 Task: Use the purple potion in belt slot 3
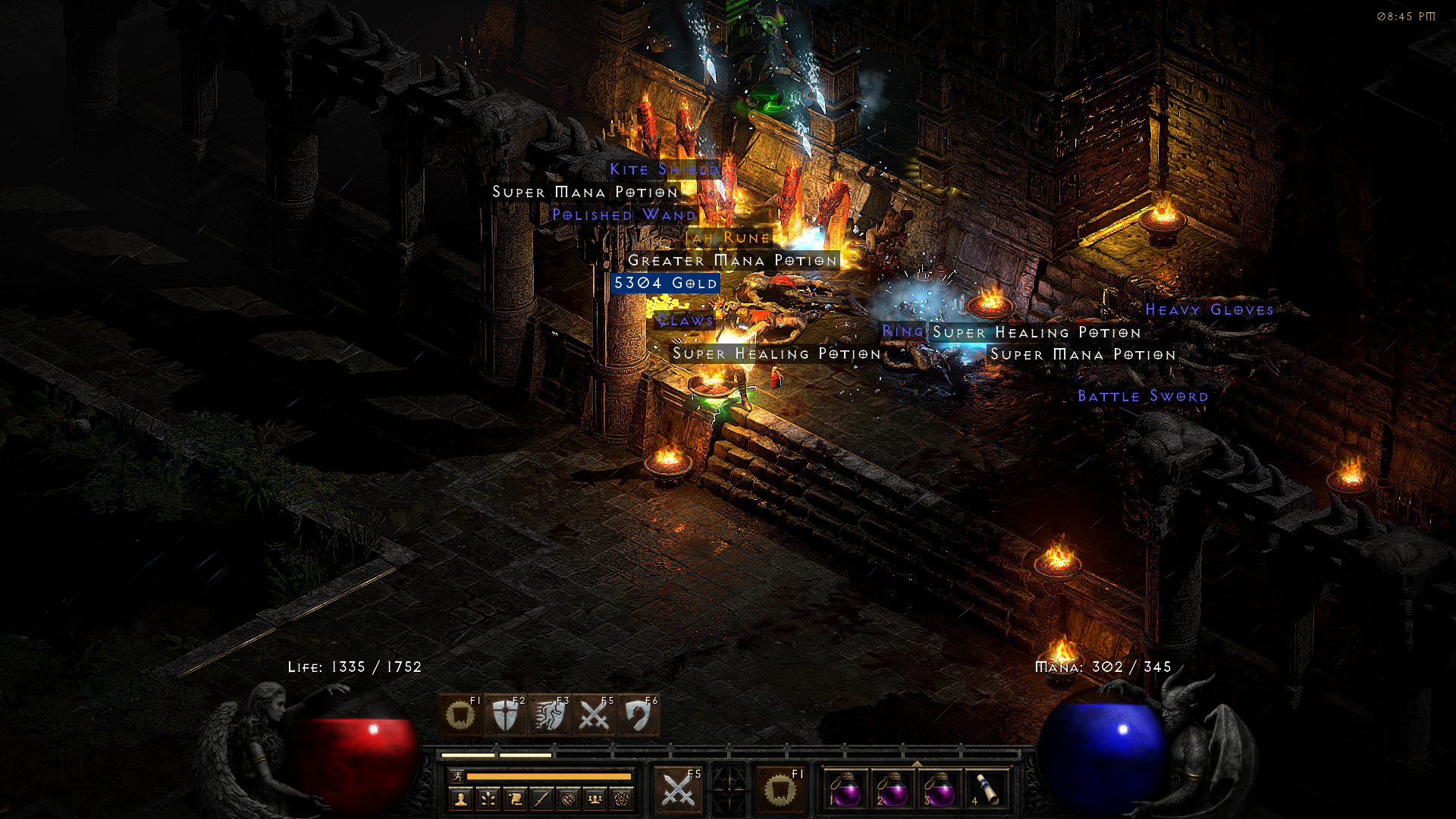click(x=940, y=790)
